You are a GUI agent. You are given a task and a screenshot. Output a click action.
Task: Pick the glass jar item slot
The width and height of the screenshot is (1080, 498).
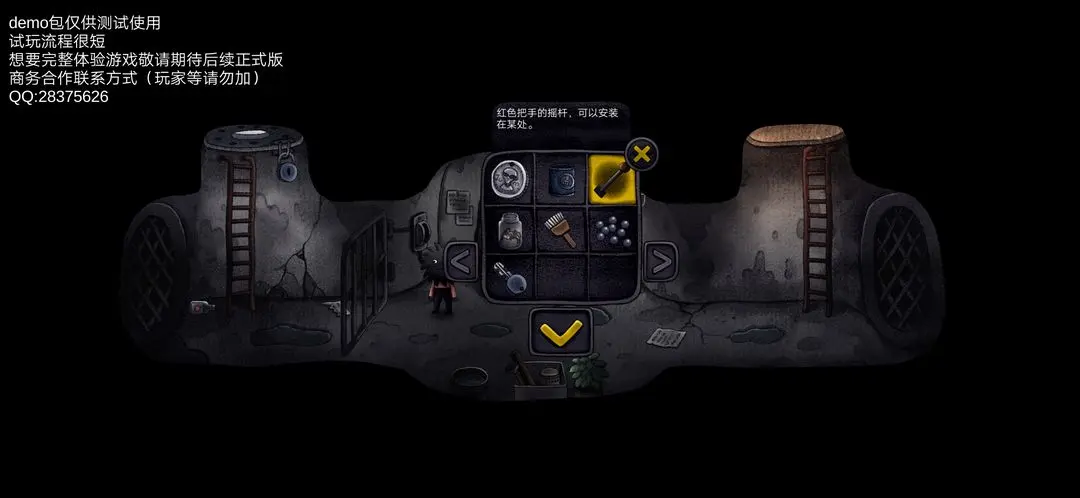[510, 230]
